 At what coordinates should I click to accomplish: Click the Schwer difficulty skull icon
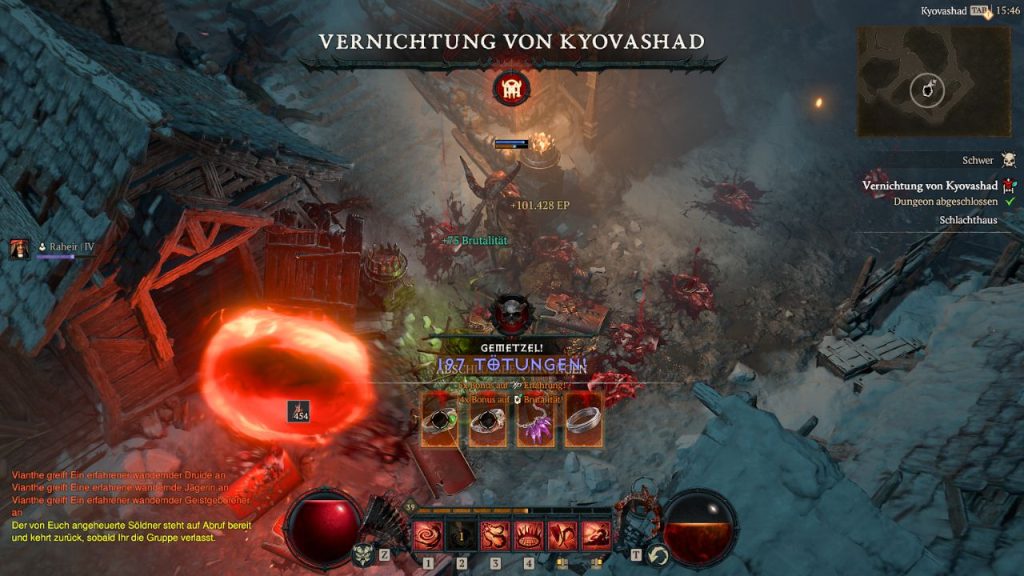pos(1008,160)
